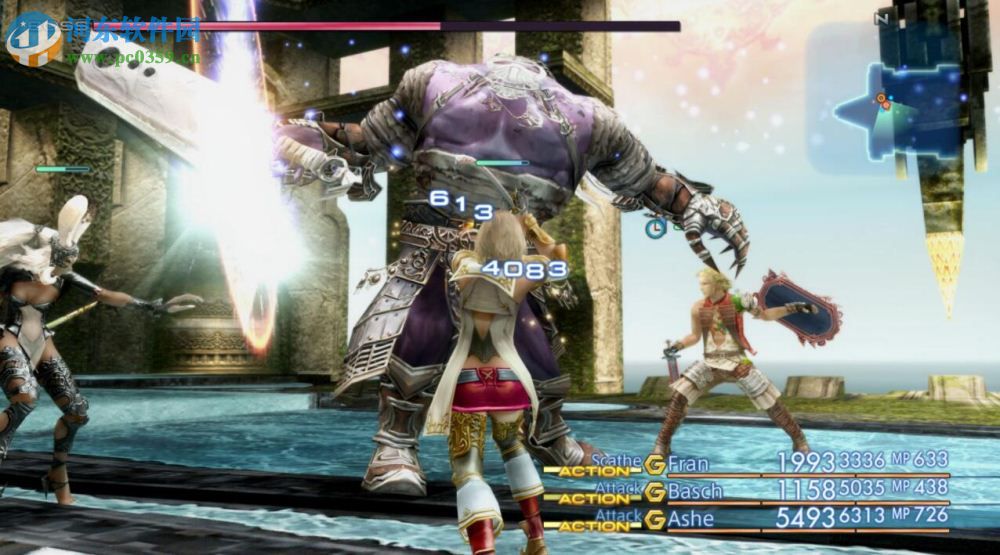Choose Basch in the party list
Image resolution: width=1000 pixels, height=555 pixels.
coord(694,491)
